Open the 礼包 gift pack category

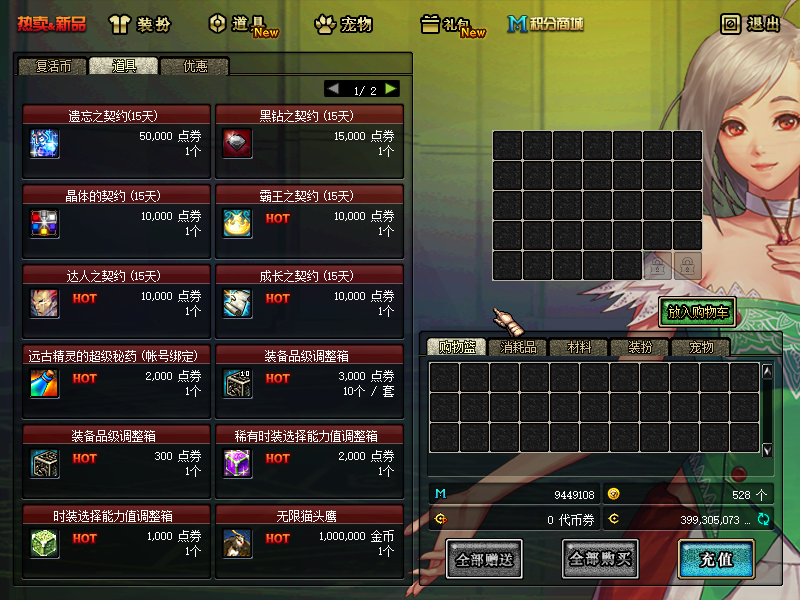(452, 24)
